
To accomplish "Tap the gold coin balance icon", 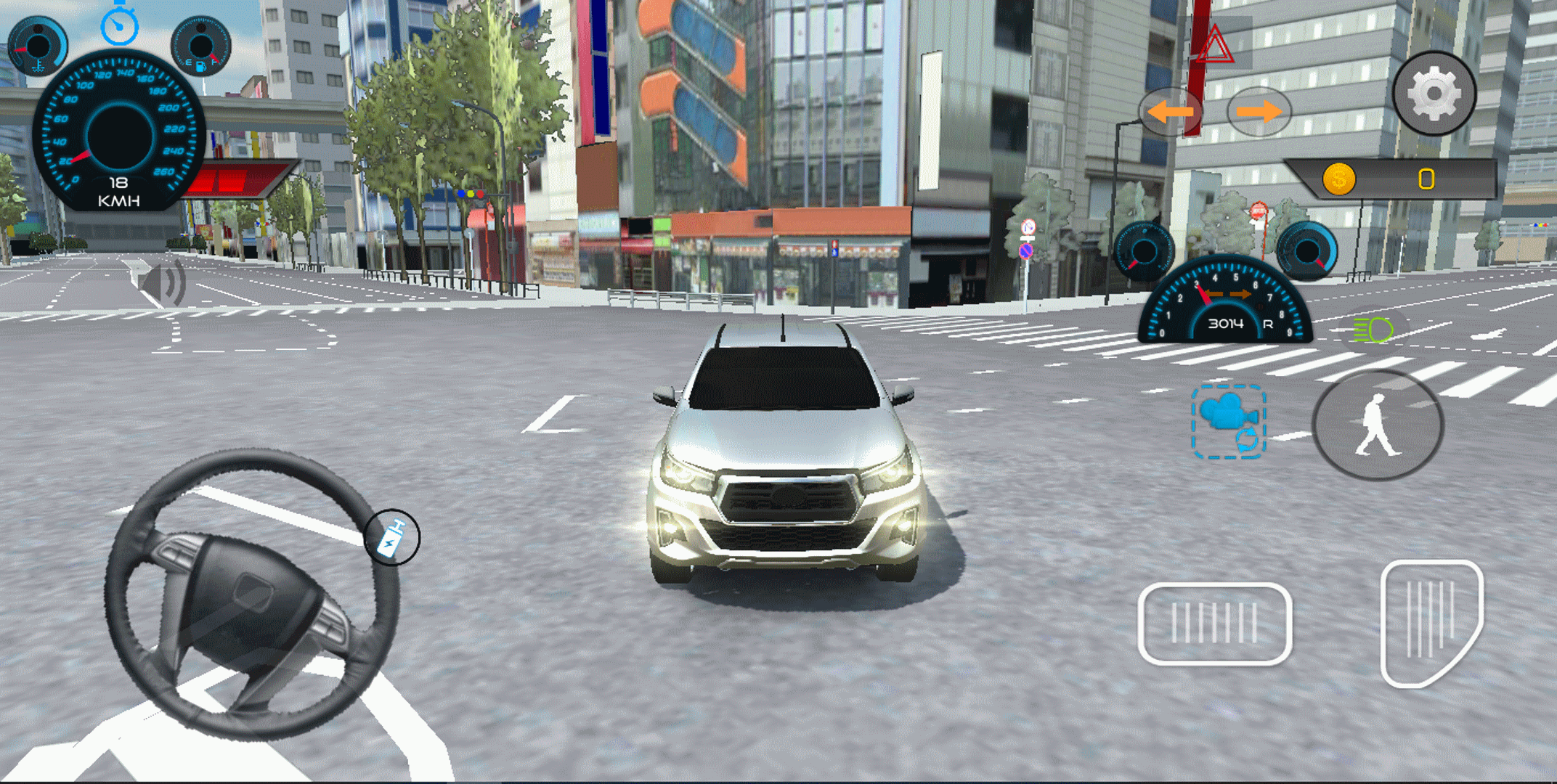I will [x=1338, y=179].
